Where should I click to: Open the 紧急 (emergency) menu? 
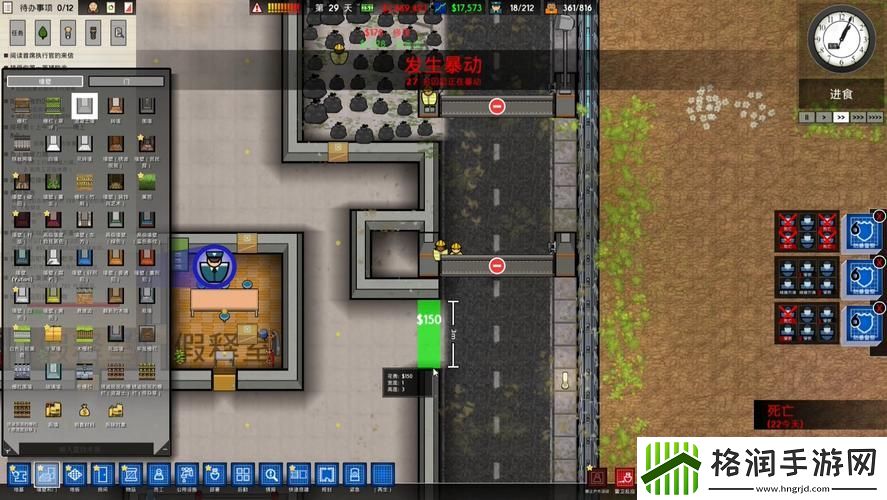coord(354,475)
